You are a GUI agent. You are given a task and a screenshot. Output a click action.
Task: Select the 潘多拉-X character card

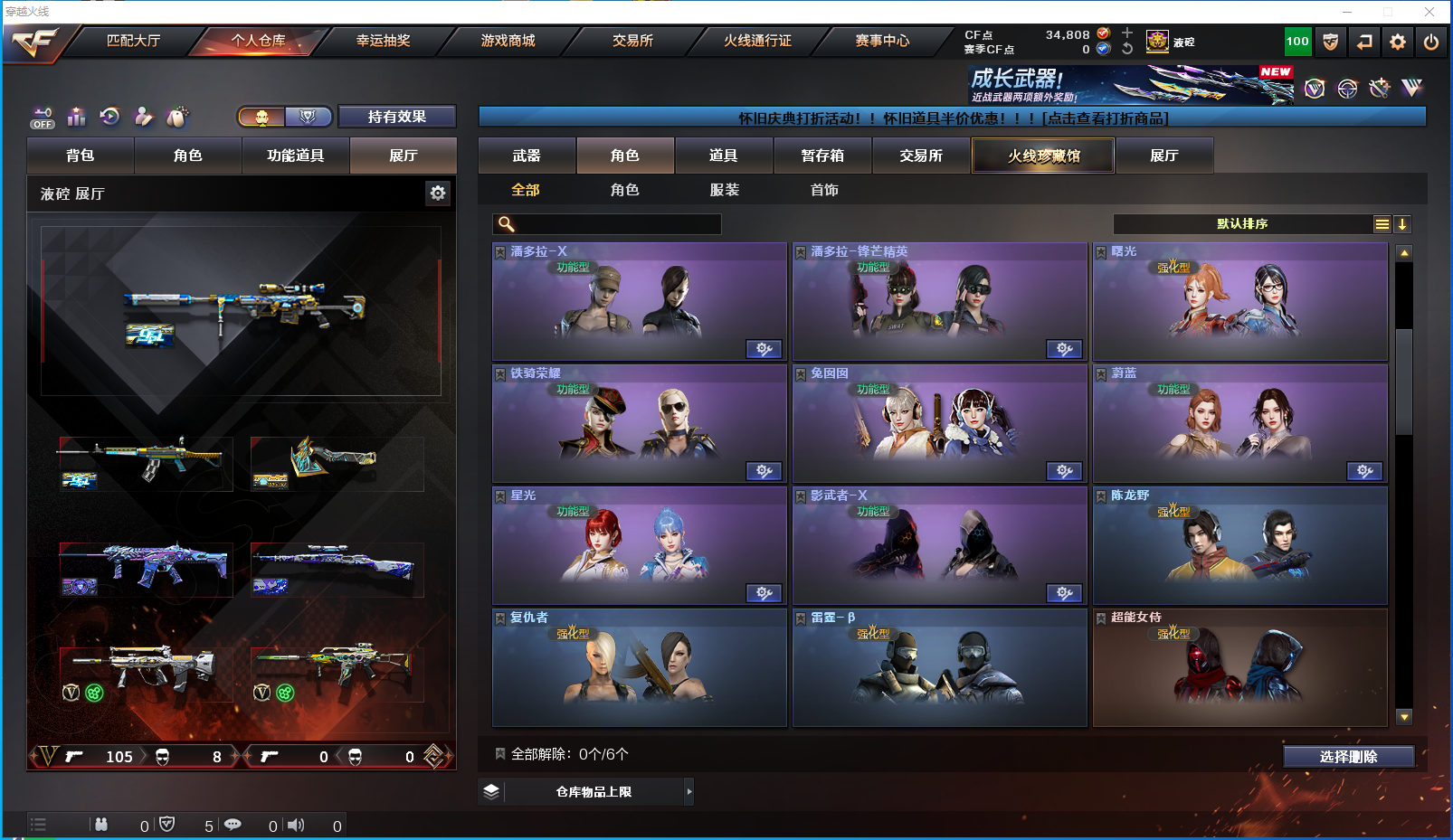point(639,302)
